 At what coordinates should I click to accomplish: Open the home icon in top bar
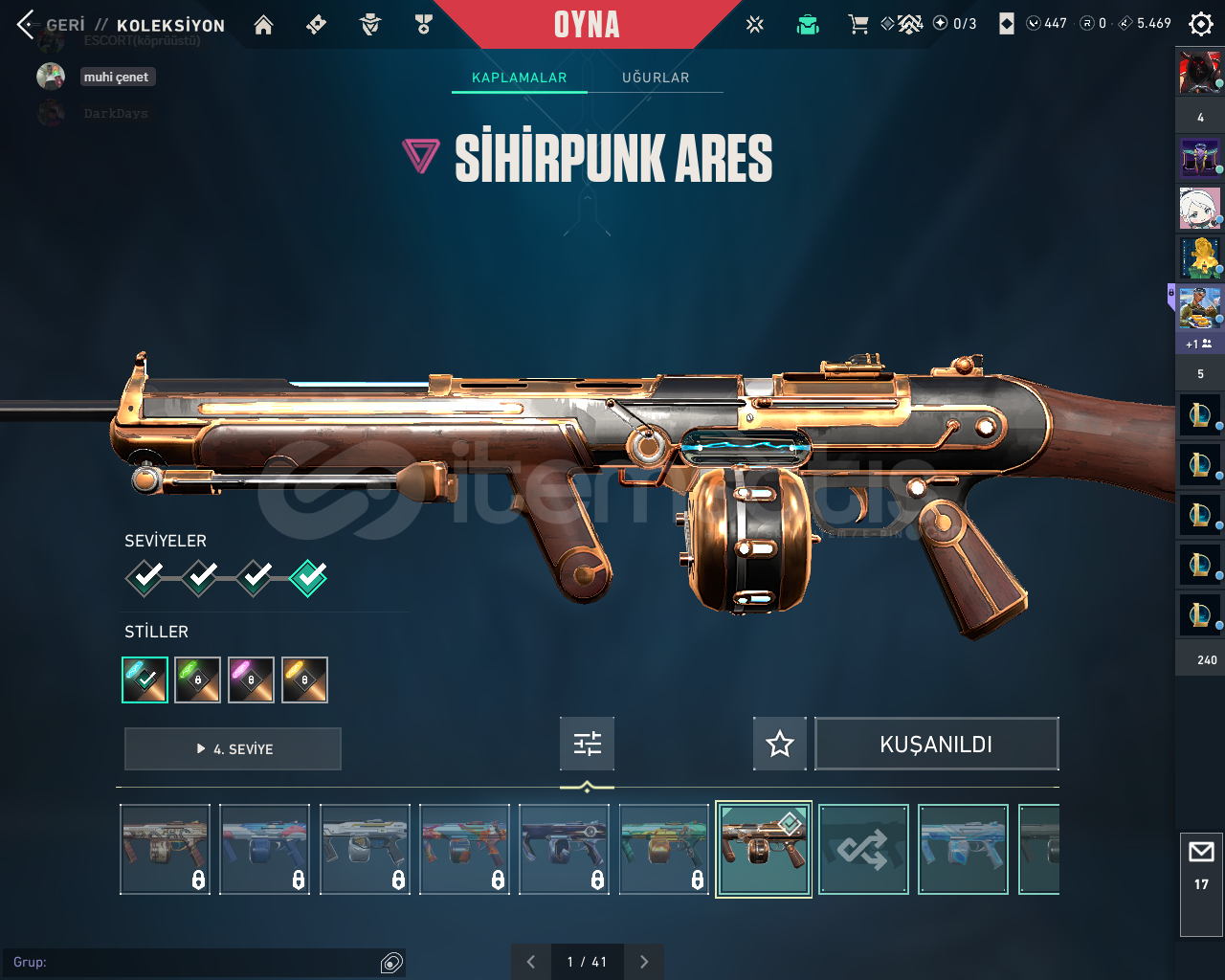pos(263,25)
